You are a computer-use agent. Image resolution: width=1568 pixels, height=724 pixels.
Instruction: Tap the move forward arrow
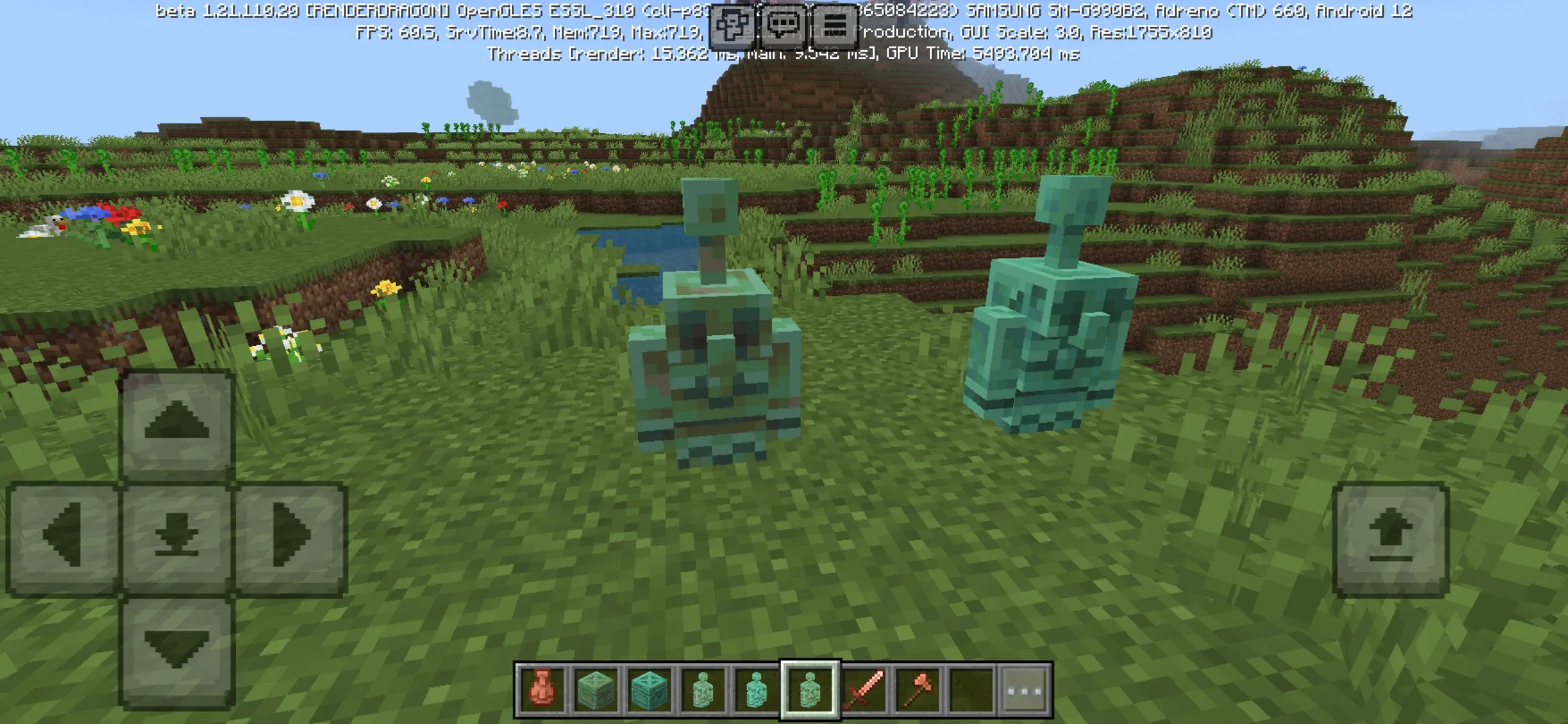(177, 424)
